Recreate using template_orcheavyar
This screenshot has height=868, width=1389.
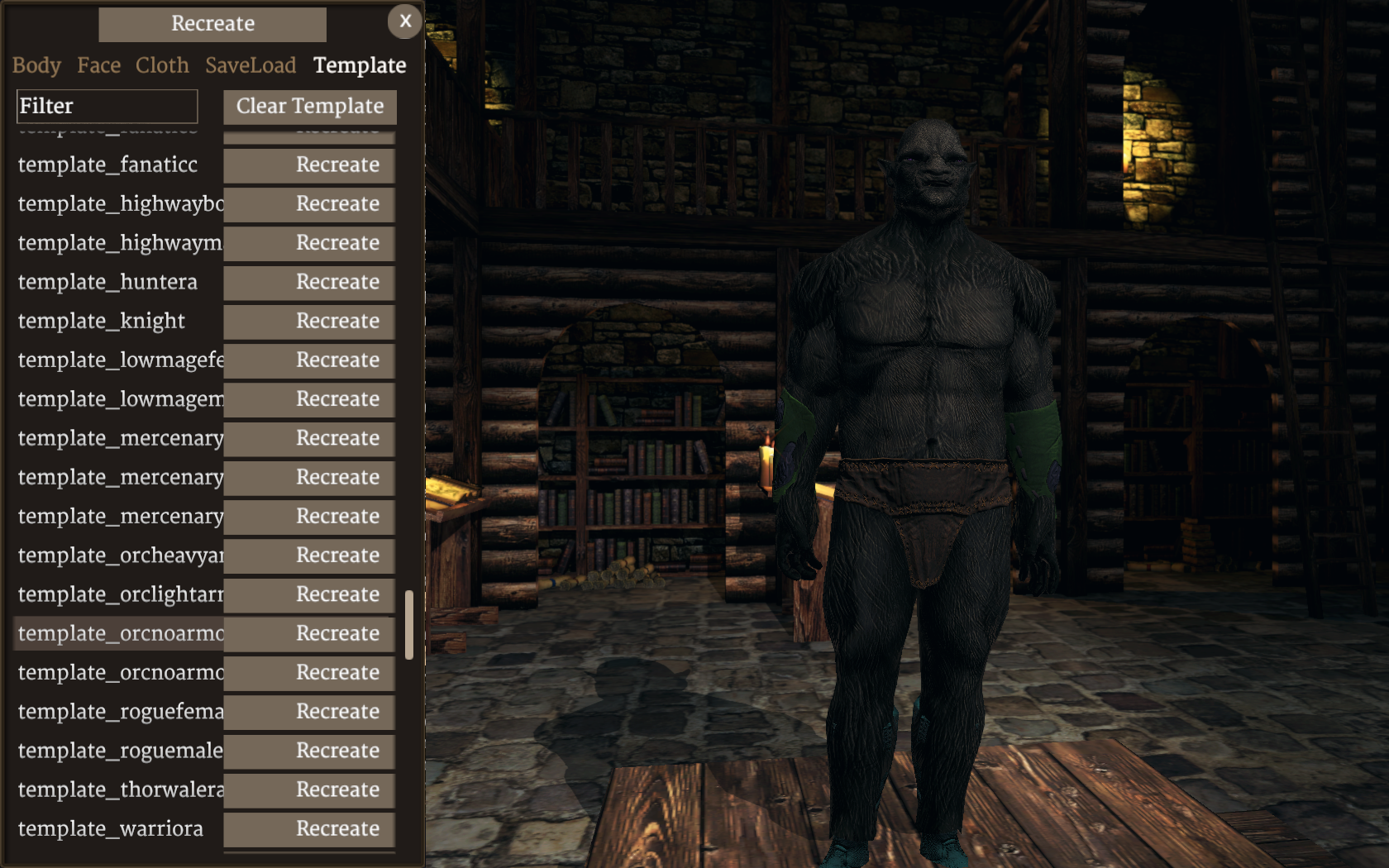pos(309,556)
